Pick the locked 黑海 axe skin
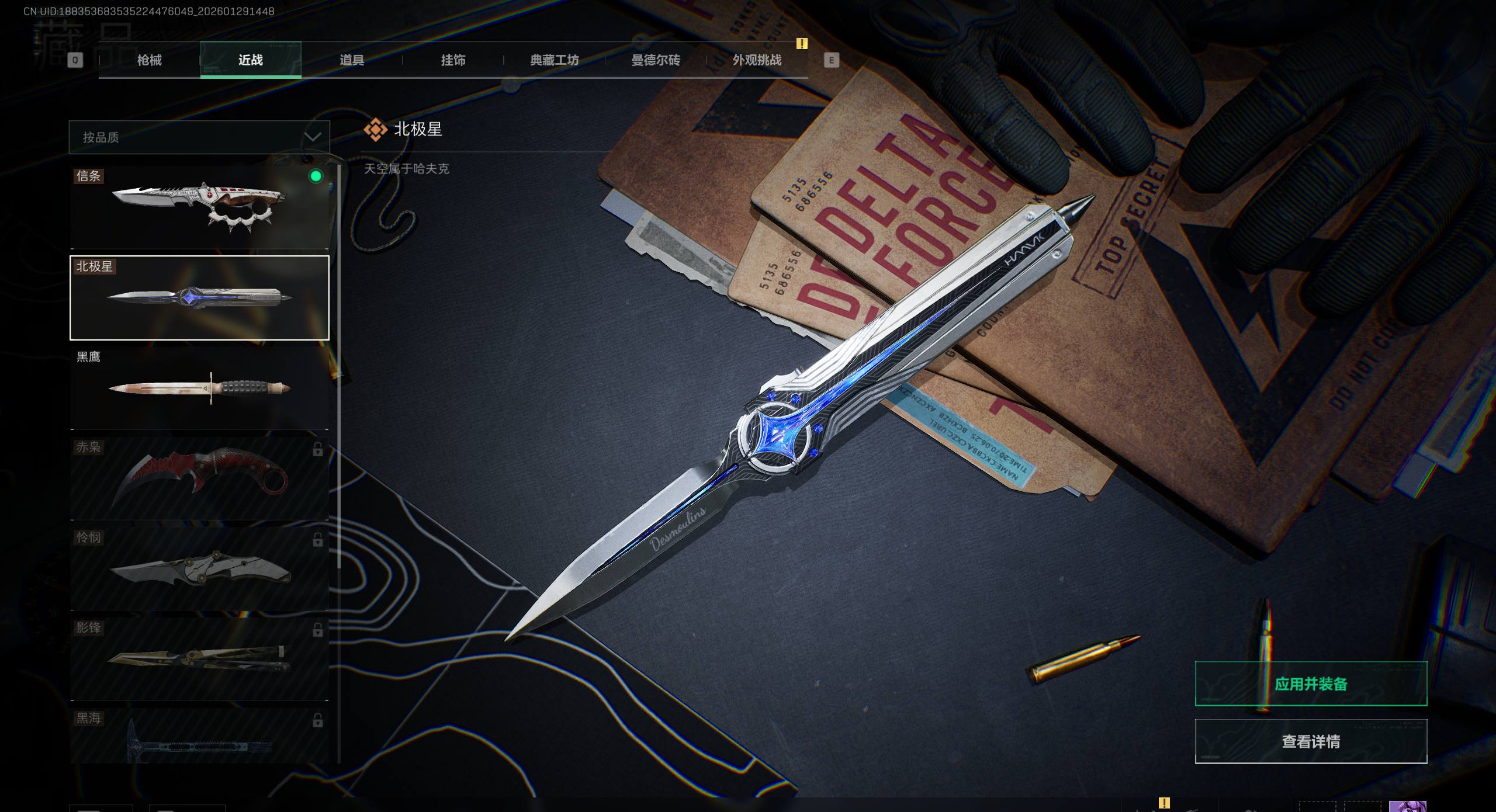 coord(199,737)
